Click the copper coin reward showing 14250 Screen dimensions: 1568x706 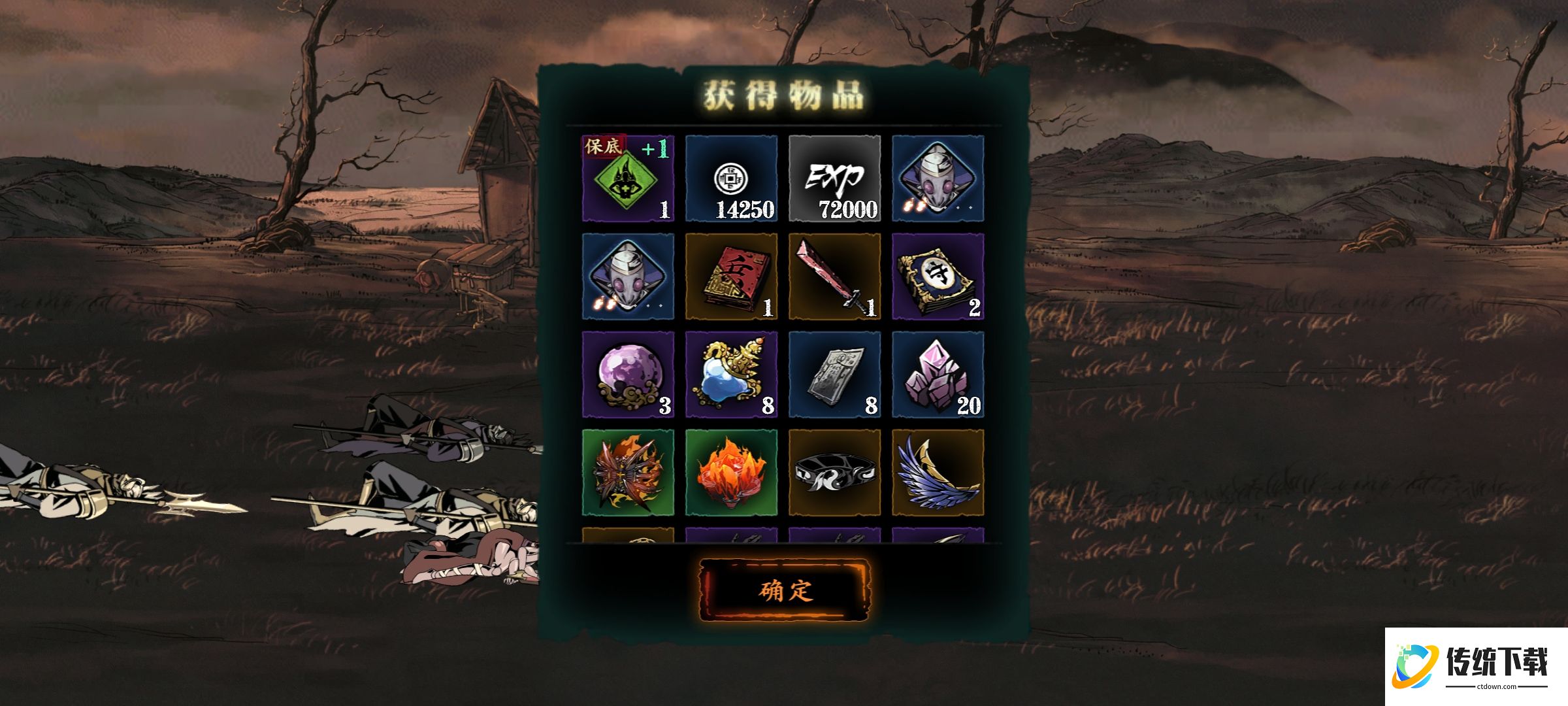pos(731,178)
